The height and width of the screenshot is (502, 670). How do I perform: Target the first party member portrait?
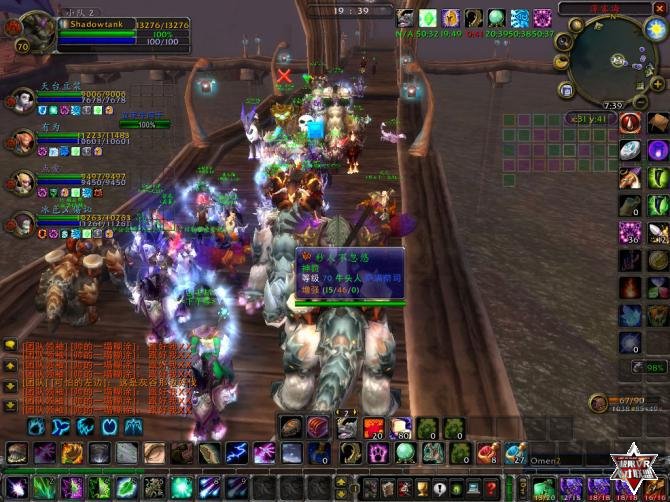pyautogui.click(x=21, y=100)
